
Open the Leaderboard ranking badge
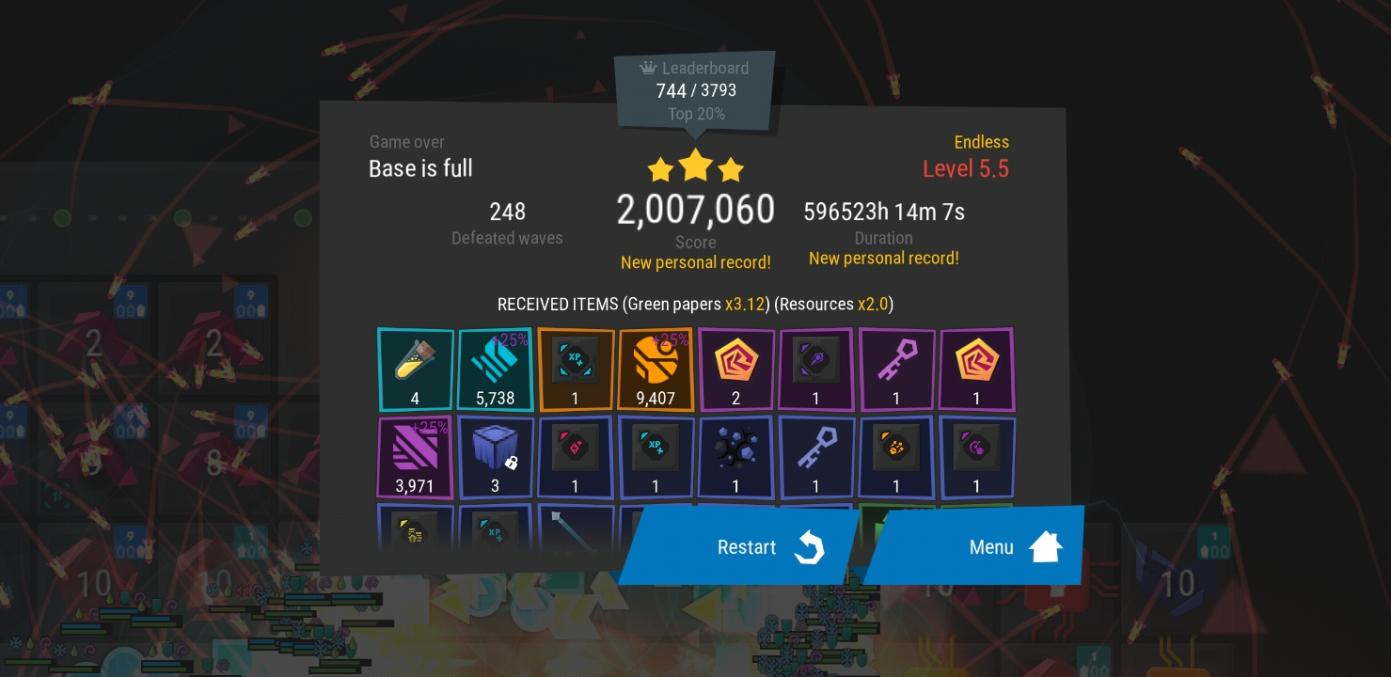(x=695, y=90)
